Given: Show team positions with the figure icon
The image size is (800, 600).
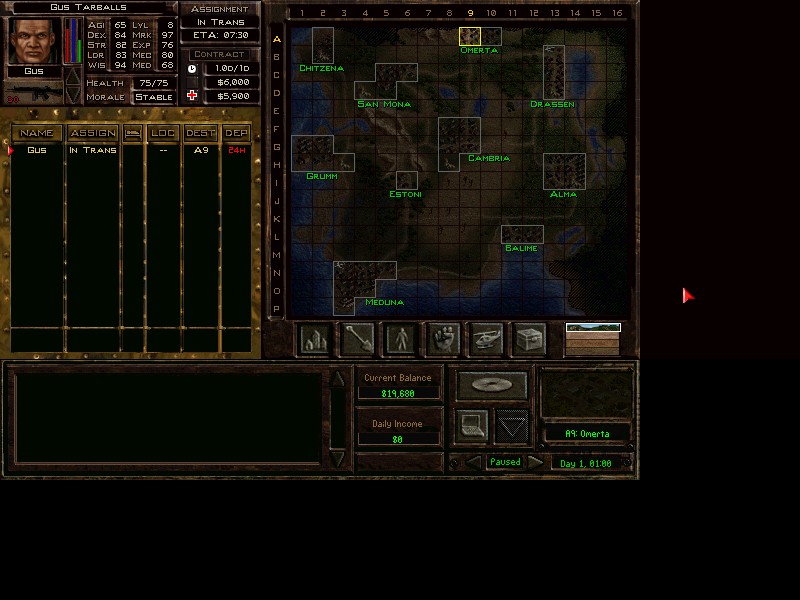Looking at the screenshot, I should pos(401,340).
